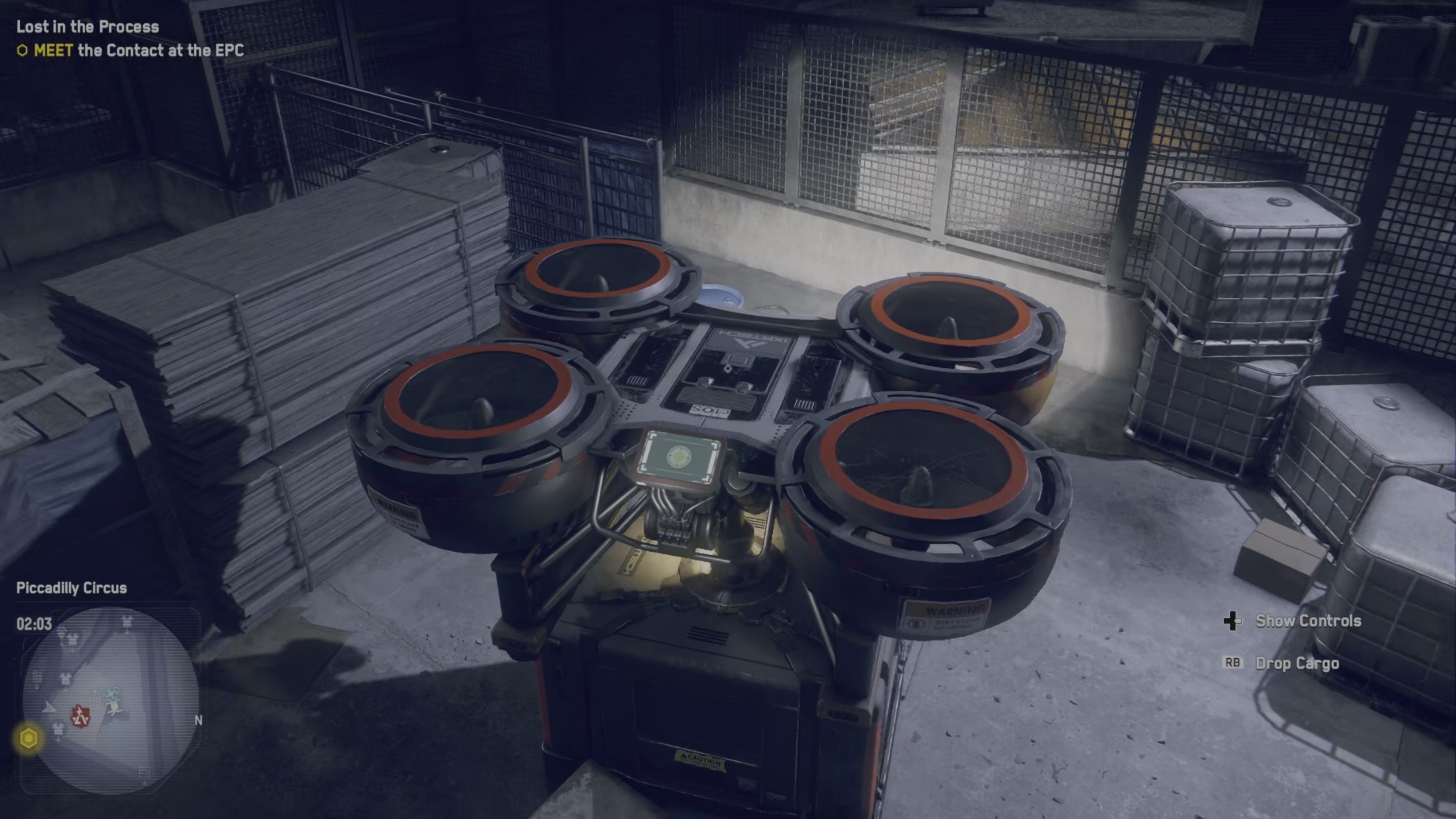Image resolution: width=1456 pixels, height=819 pixels.
Task: Click the red lightning shield marker on minimap
Action: 81,716
